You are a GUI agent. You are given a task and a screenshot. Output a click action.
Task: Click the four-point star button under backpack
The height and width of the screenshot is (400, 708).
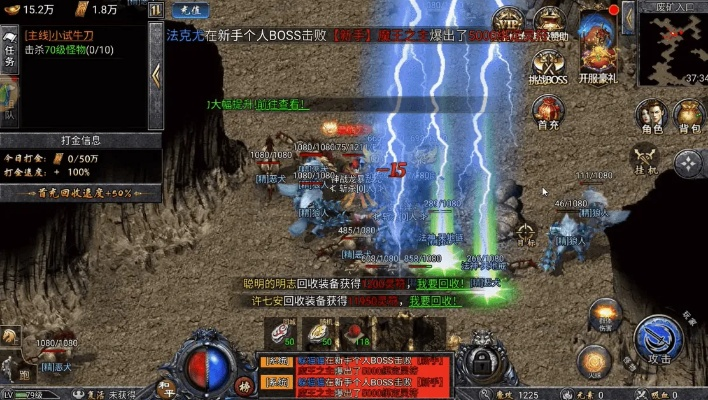[x=688, y=163]
